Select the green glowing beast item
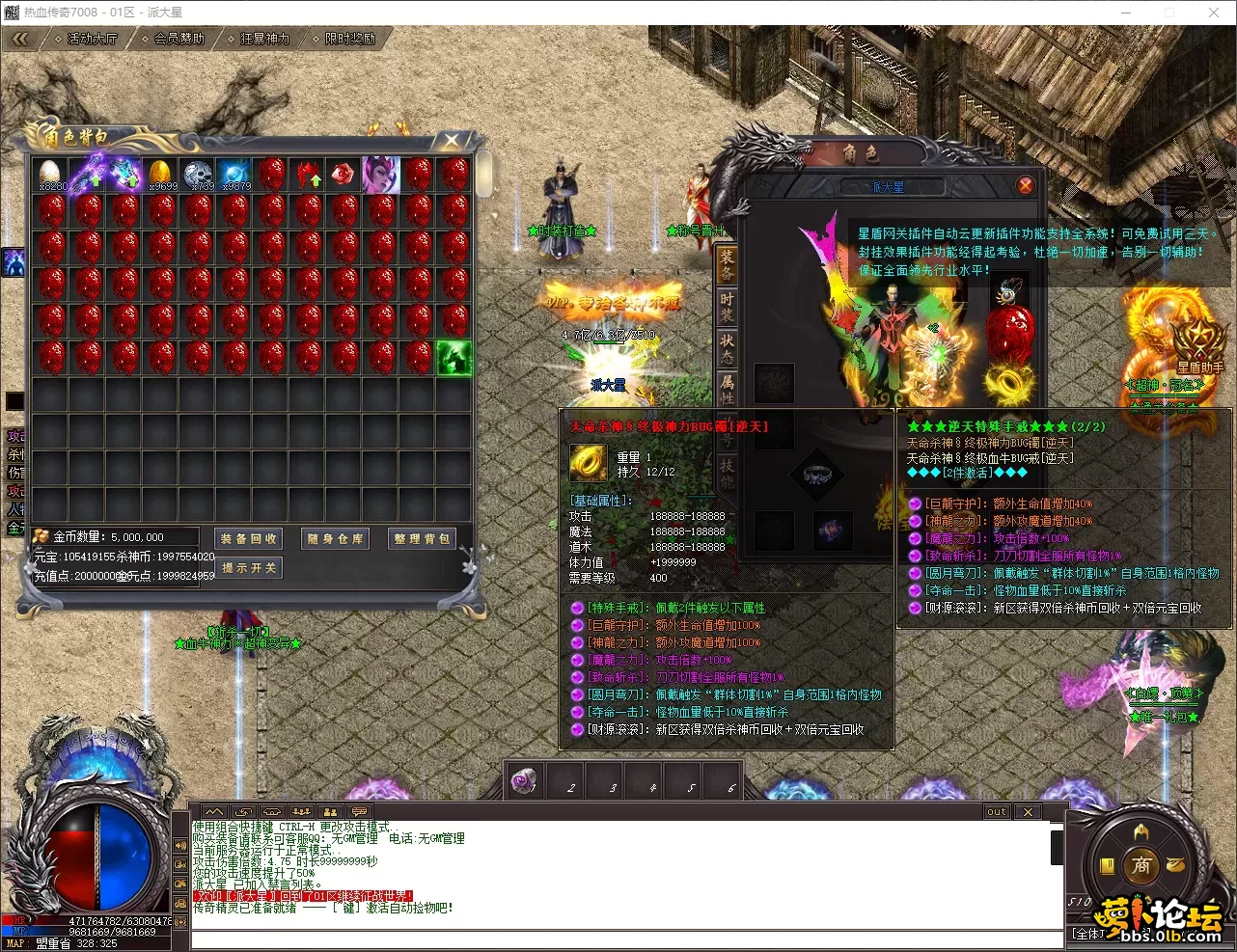 coord(454,358)
